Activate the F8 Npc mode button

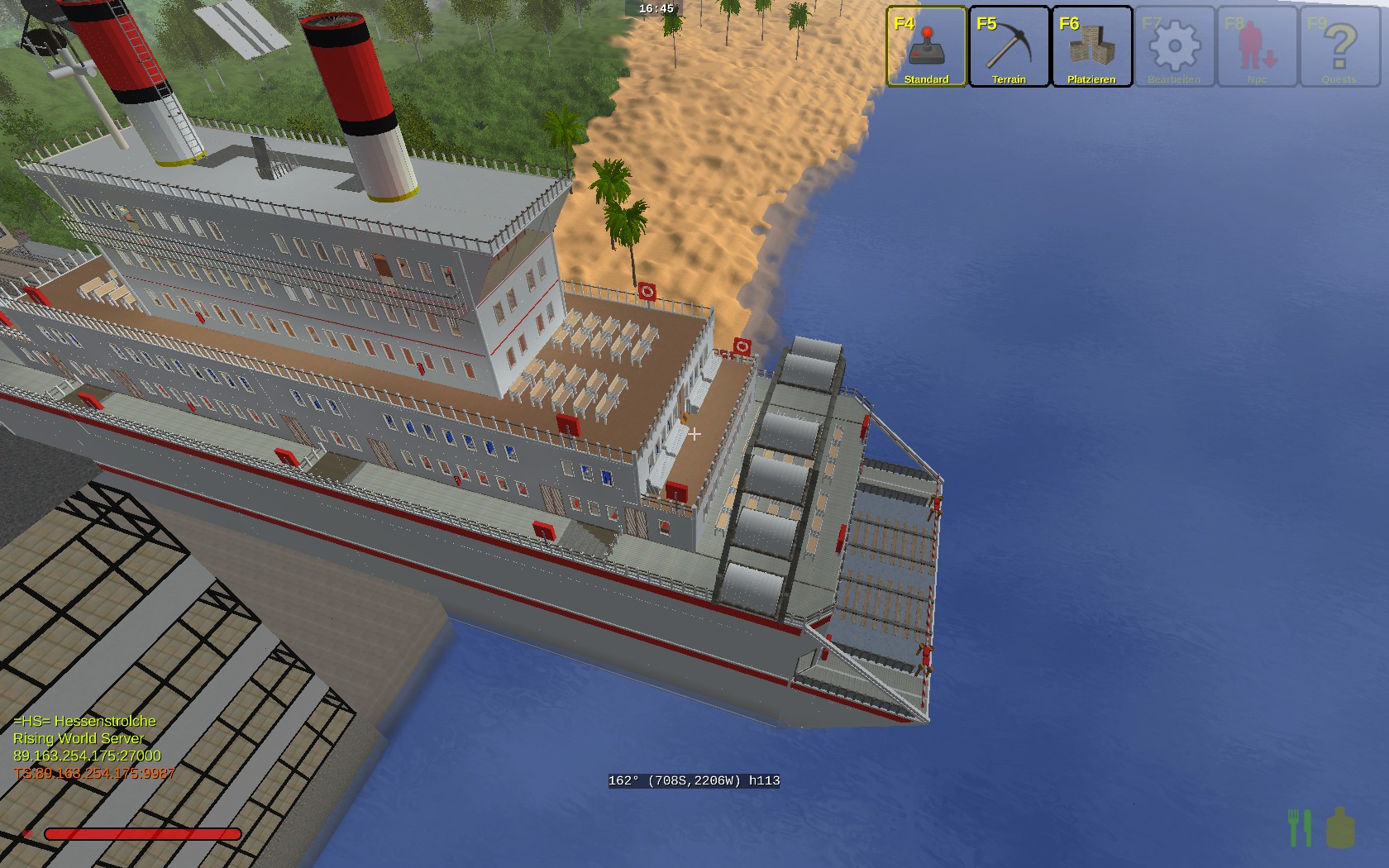(1257, 46)
